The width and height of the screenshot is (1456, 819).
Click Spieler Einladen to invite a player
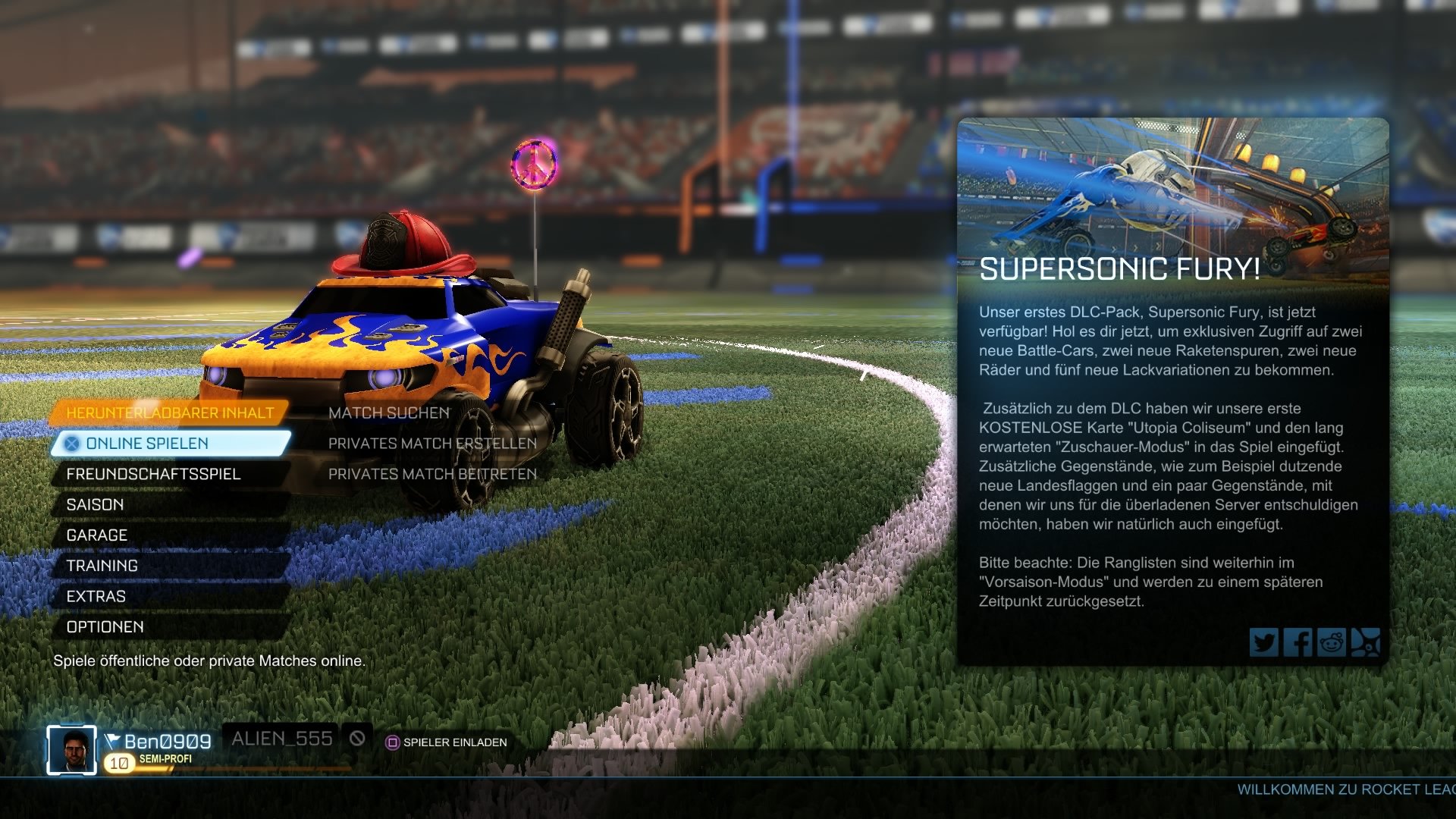[x=455, y=744]
